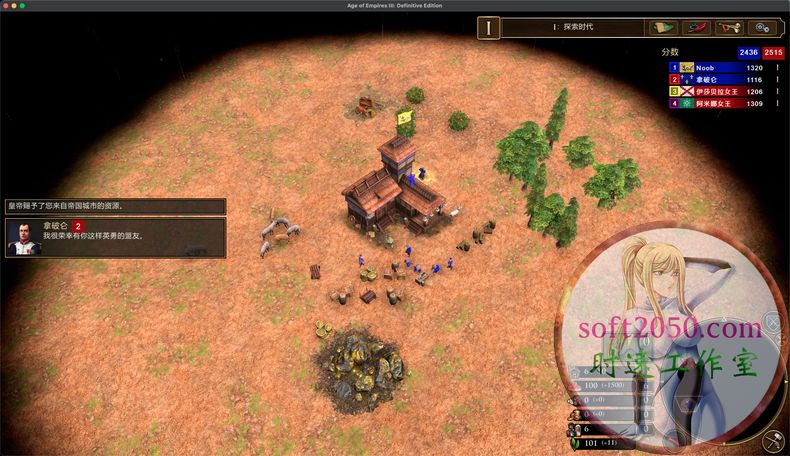Click the empire city resources notification

pyautogui.click(x=115, y=206)
